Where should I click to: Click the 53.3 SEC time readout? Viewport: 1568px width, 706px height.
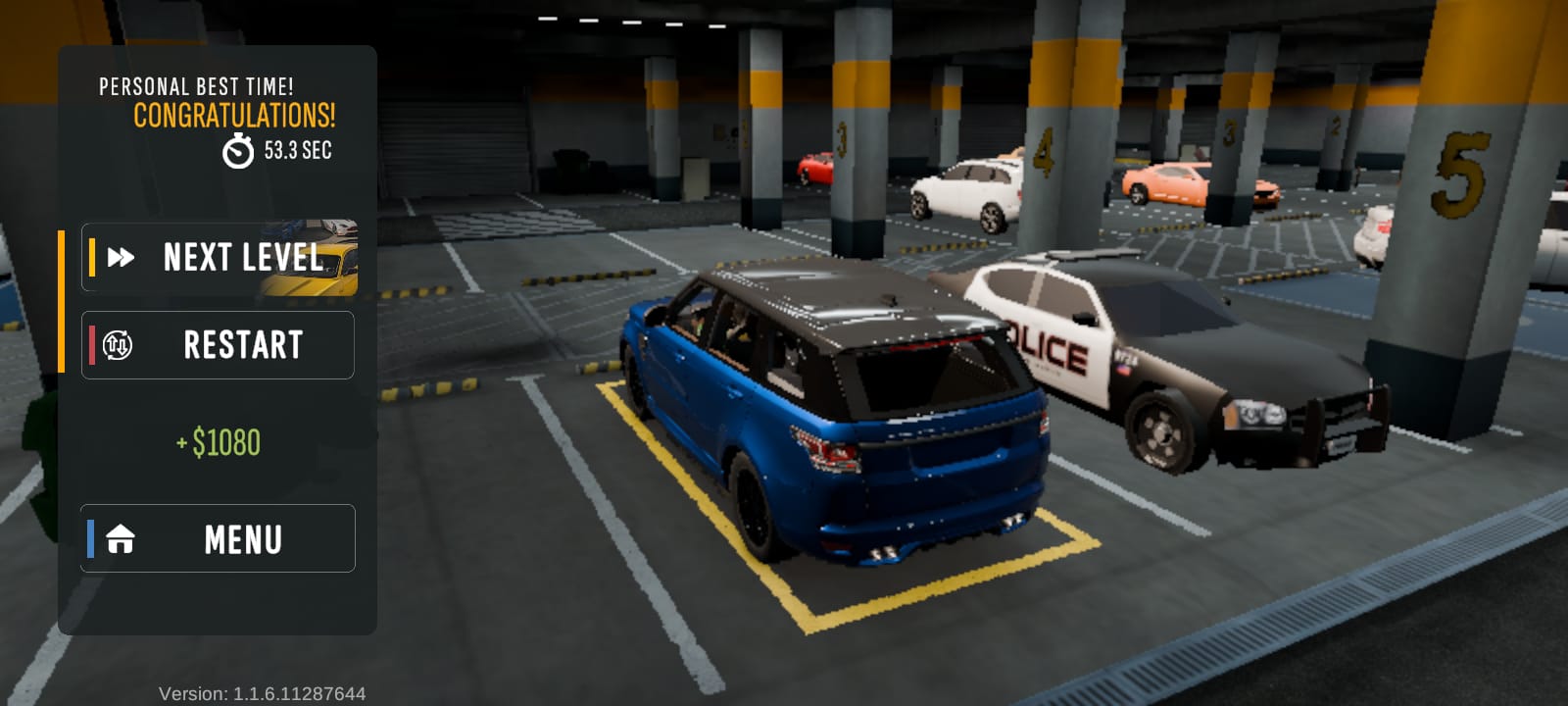pos(297,150)
